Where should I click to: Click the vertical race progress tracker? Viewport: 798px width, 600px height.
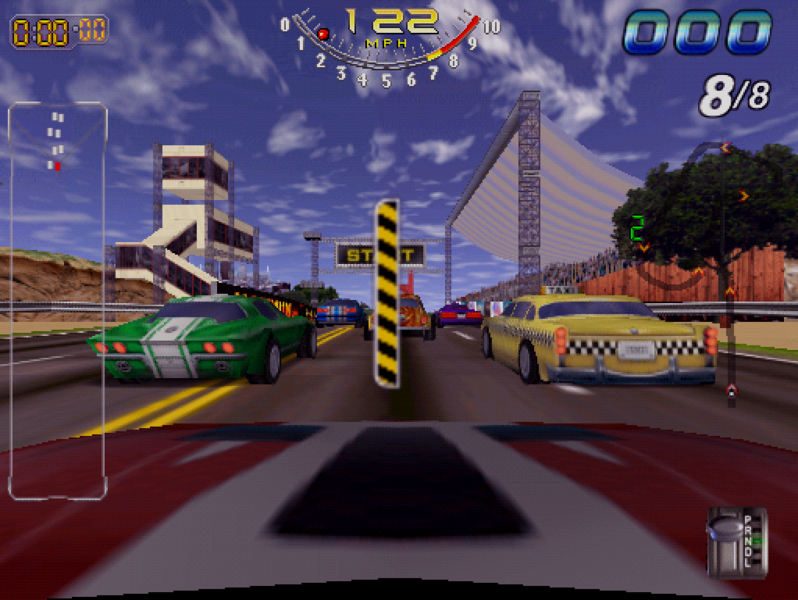[729, 270]
